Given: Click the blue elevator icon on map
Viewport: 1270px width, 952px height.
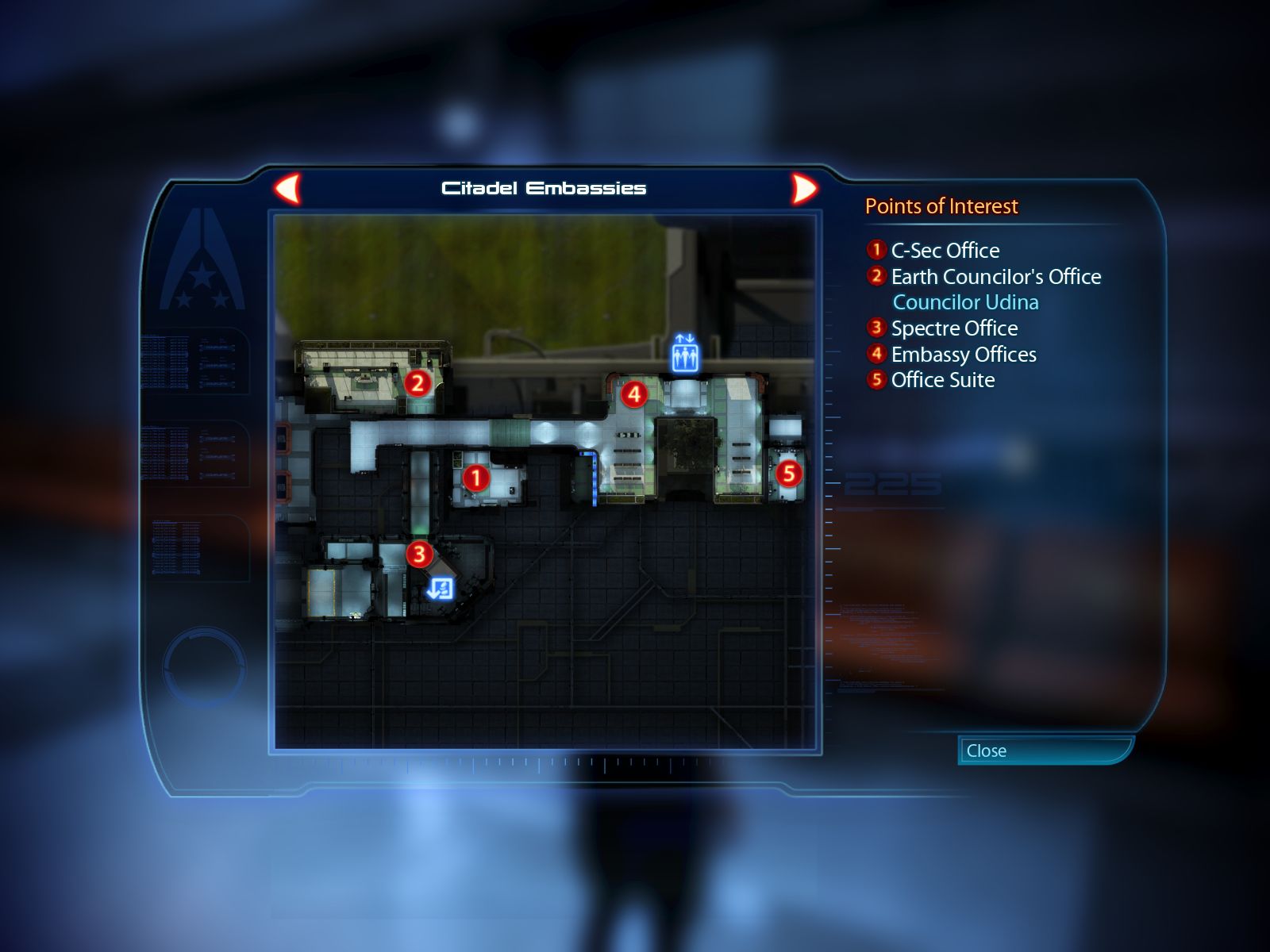Looking at the screenshot, I should click(x=685, y=354).
